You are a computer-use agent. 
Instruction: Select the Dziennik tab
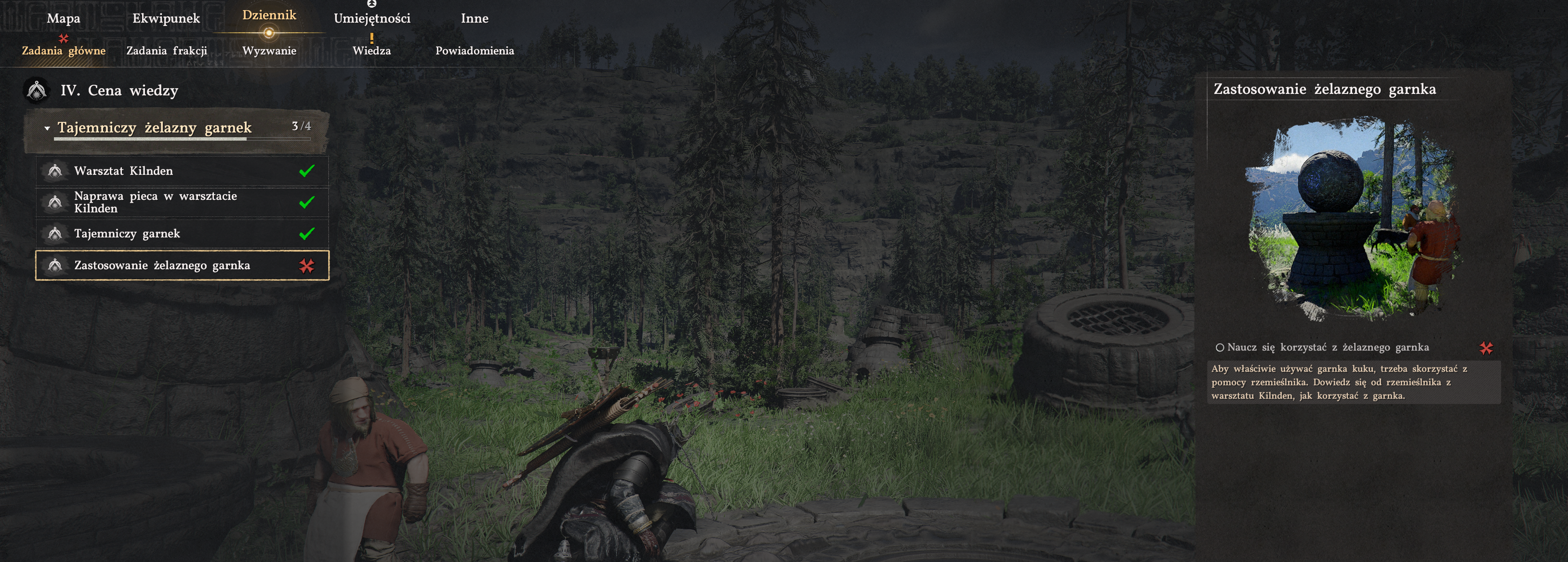269,15
